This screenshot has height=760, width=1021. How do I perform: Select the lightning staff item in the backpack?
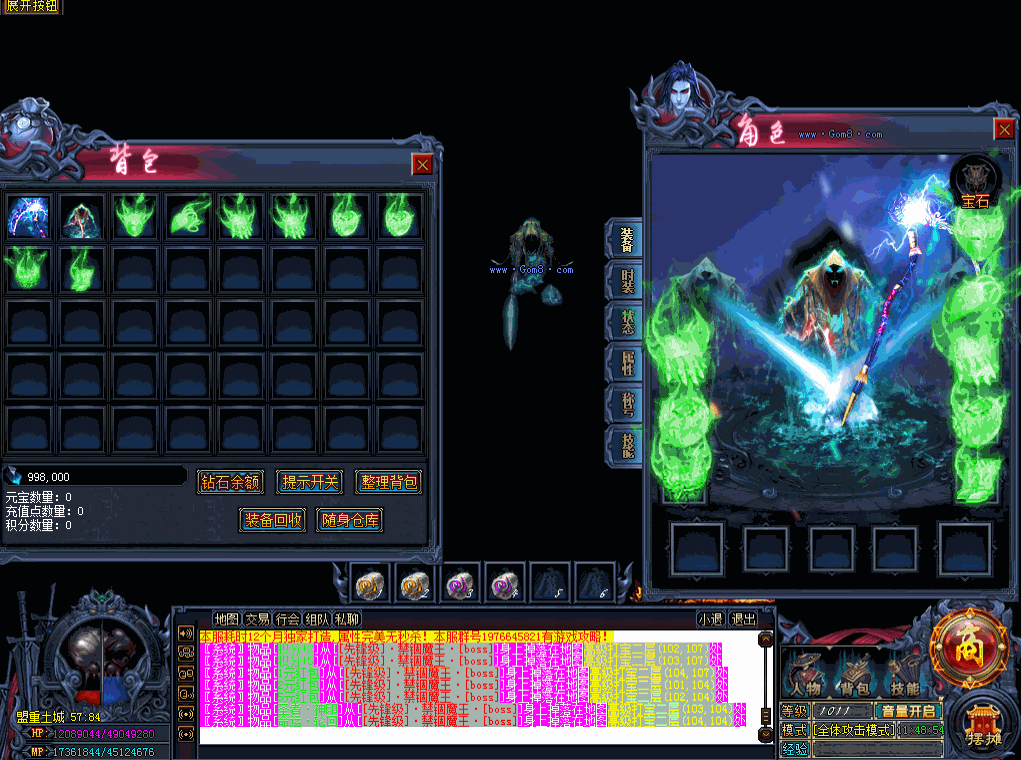tap(27, 216)
